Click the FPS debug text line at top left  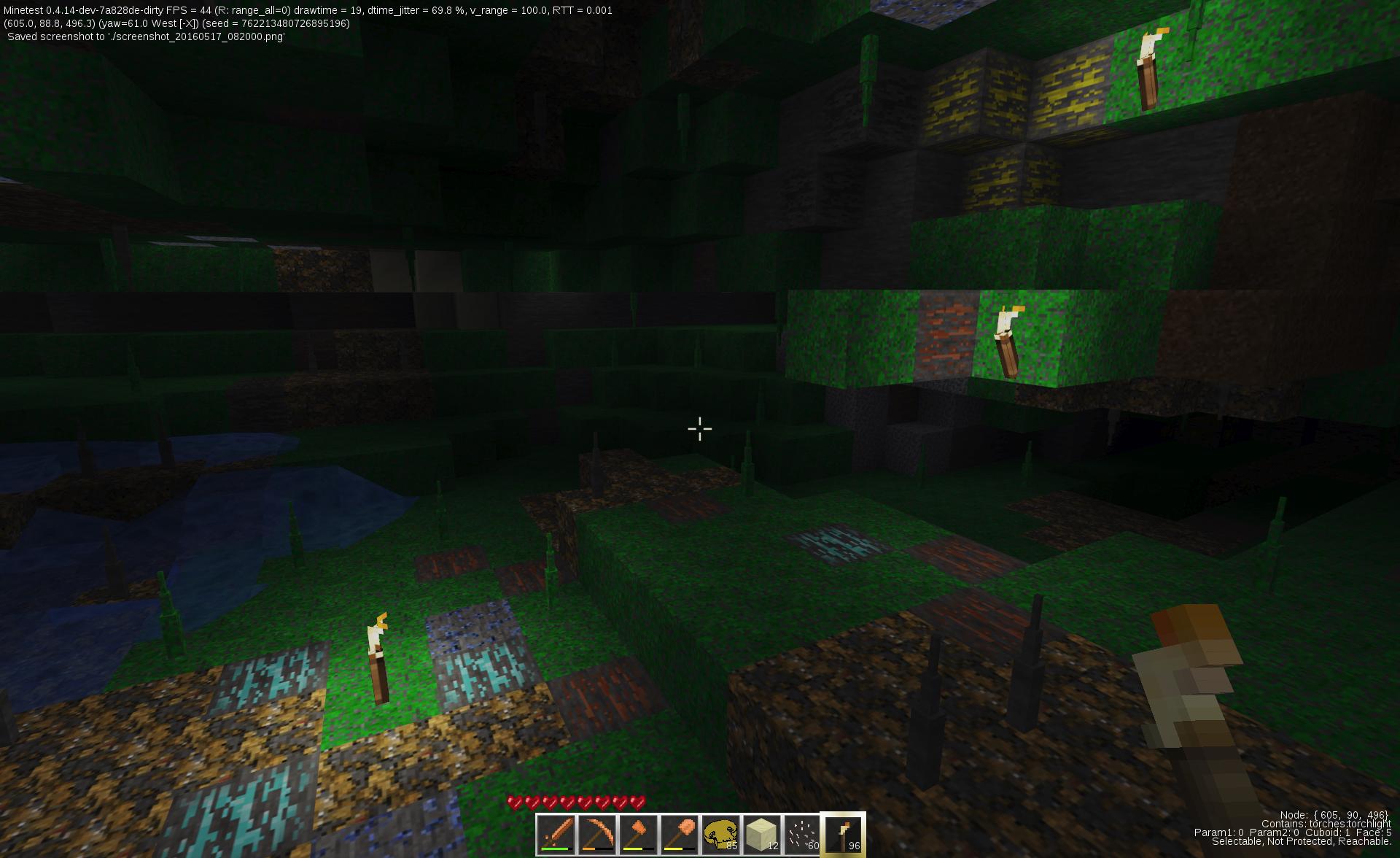306,11
